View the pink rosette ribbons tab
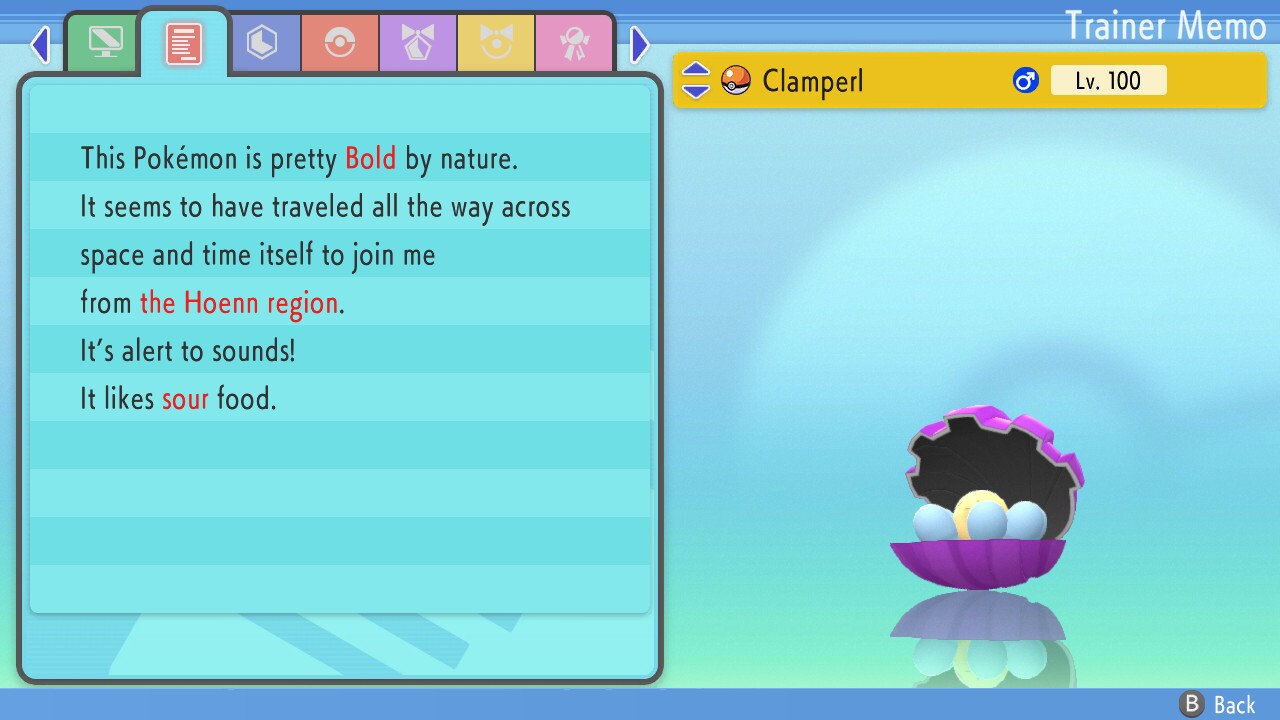Viewport: 1280px width, 720px height. (574, 43)
